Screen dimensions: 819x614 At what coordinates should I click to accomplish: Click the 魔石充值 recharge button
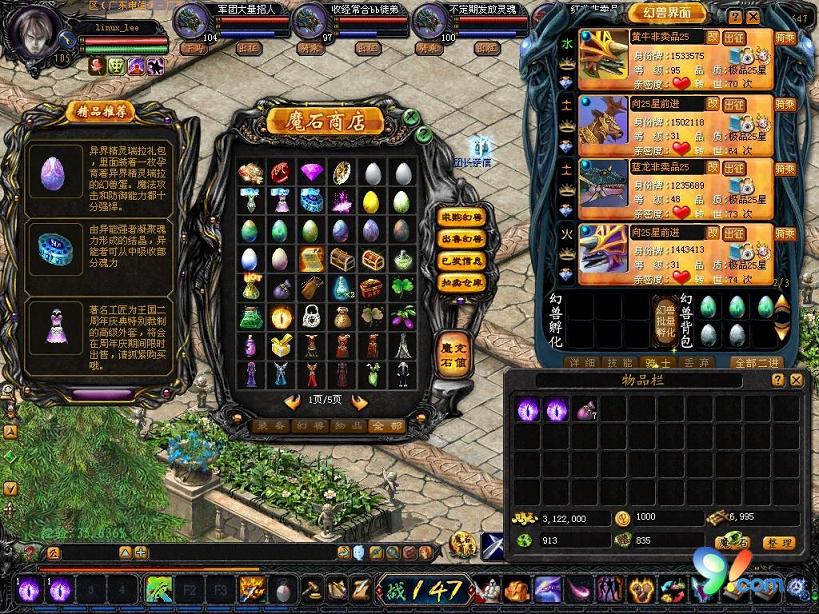tap(453, 356)
